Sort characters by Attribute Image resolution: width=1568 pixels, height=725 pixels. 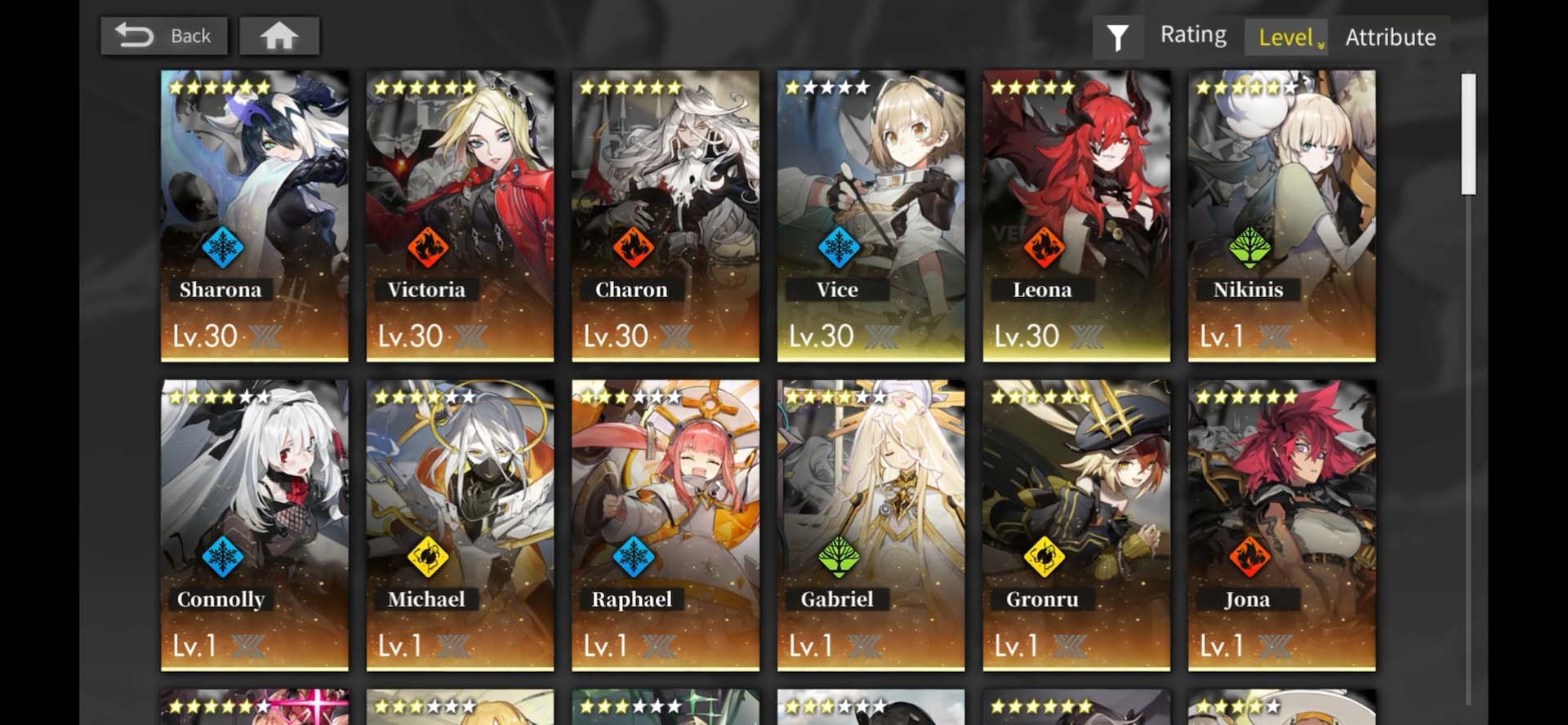[1390, 38]
